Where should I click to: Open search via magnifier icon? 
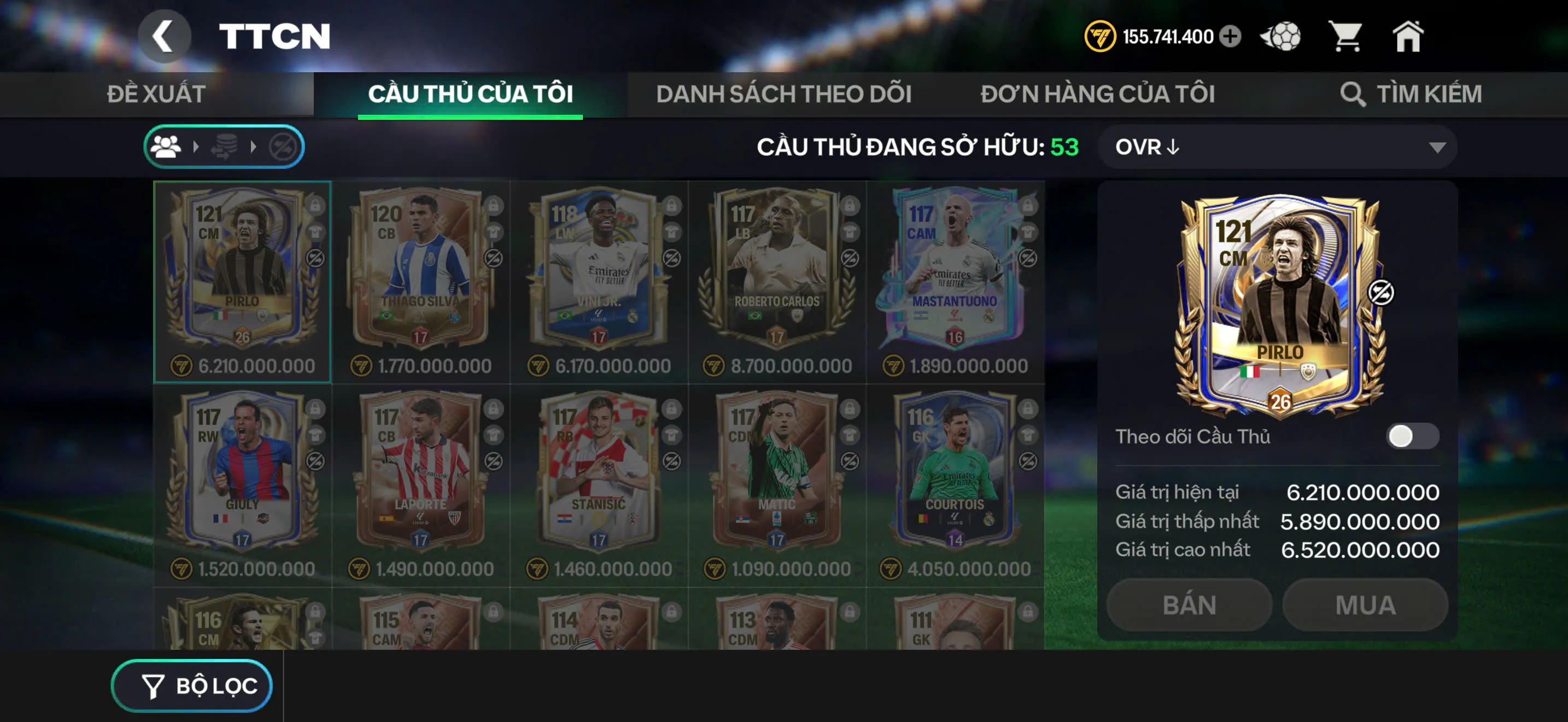(x=1353, y=93)
